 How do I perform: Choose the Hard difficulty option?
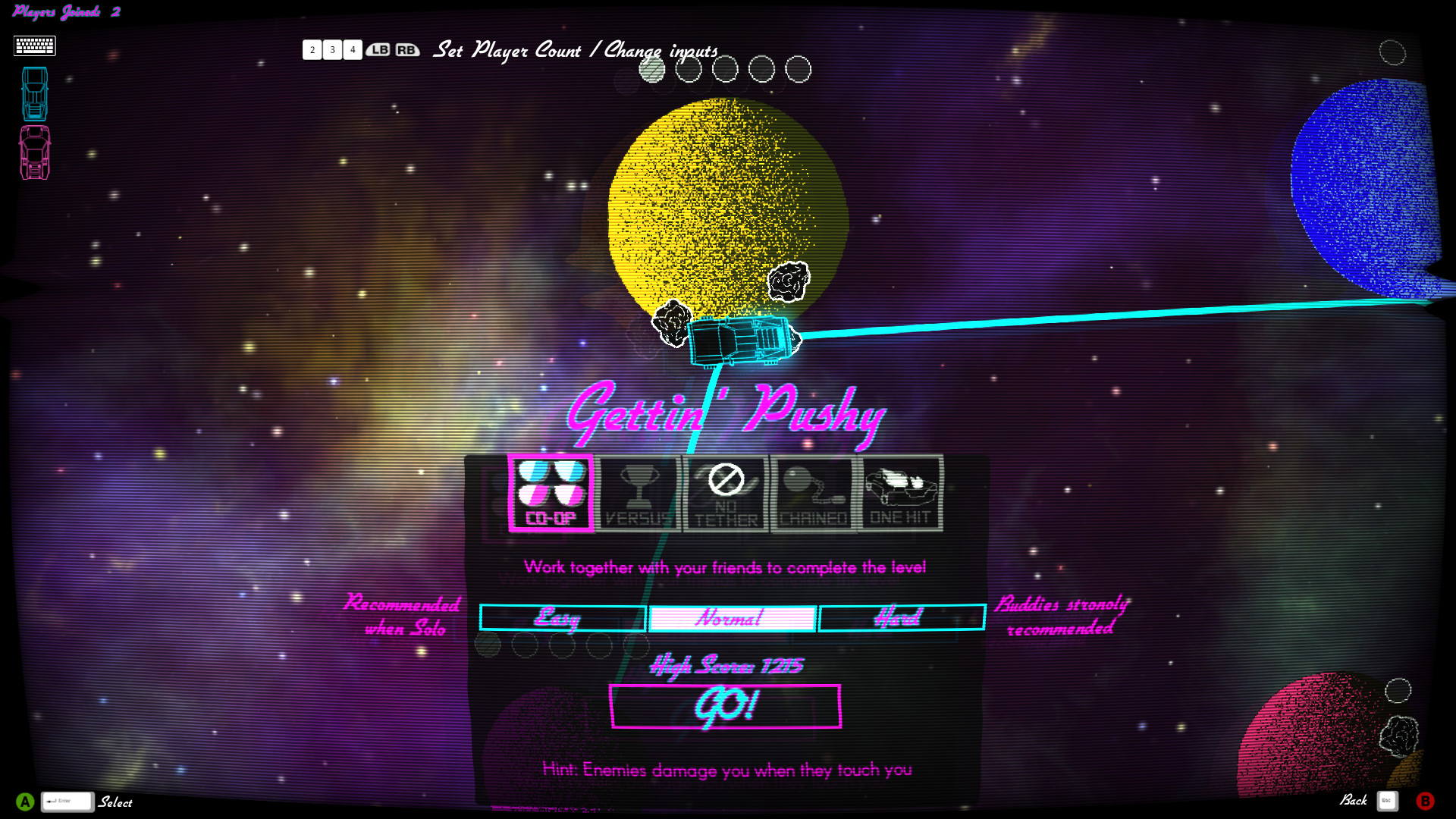tap(901, 618)
